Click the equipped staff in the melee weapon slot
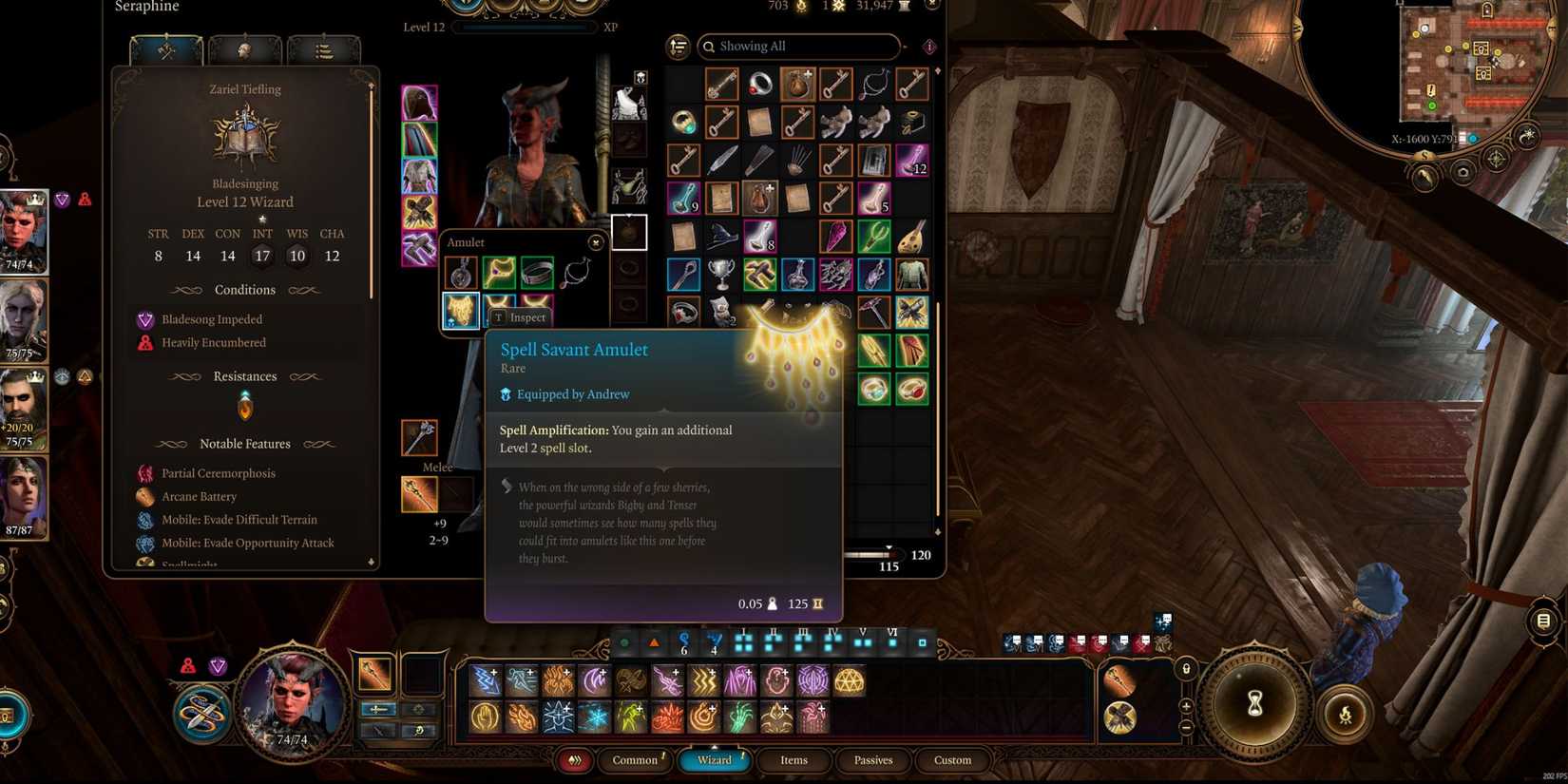The height and width of the screenshot is (784, 1568). tap(418, 494)
